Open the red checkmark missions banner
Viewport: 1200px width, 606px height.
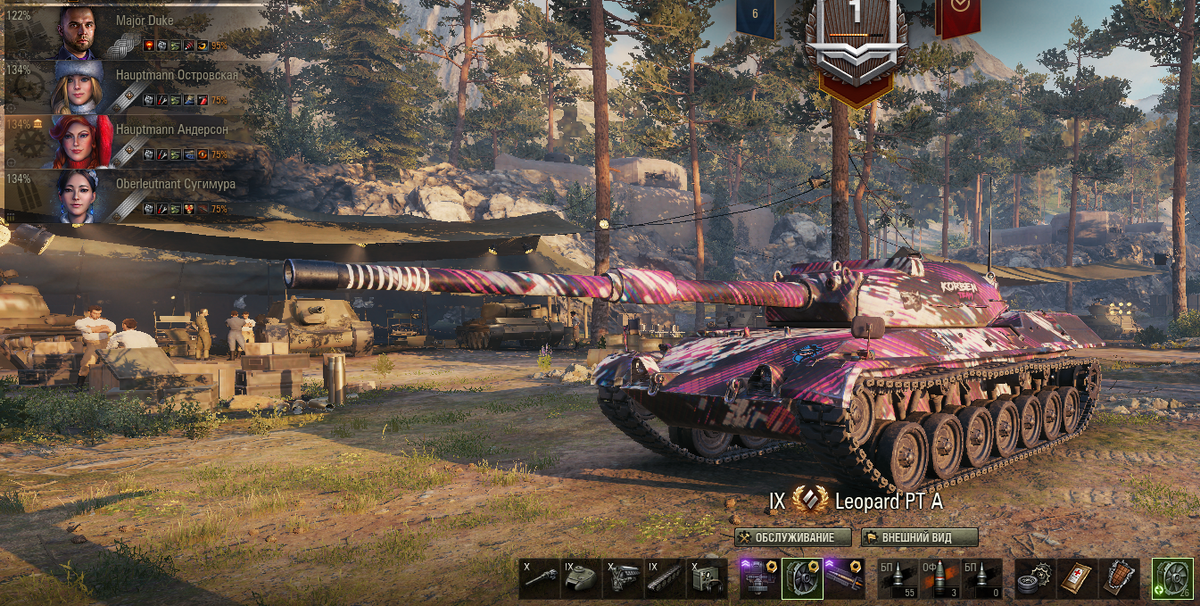(x=957, y=15)
